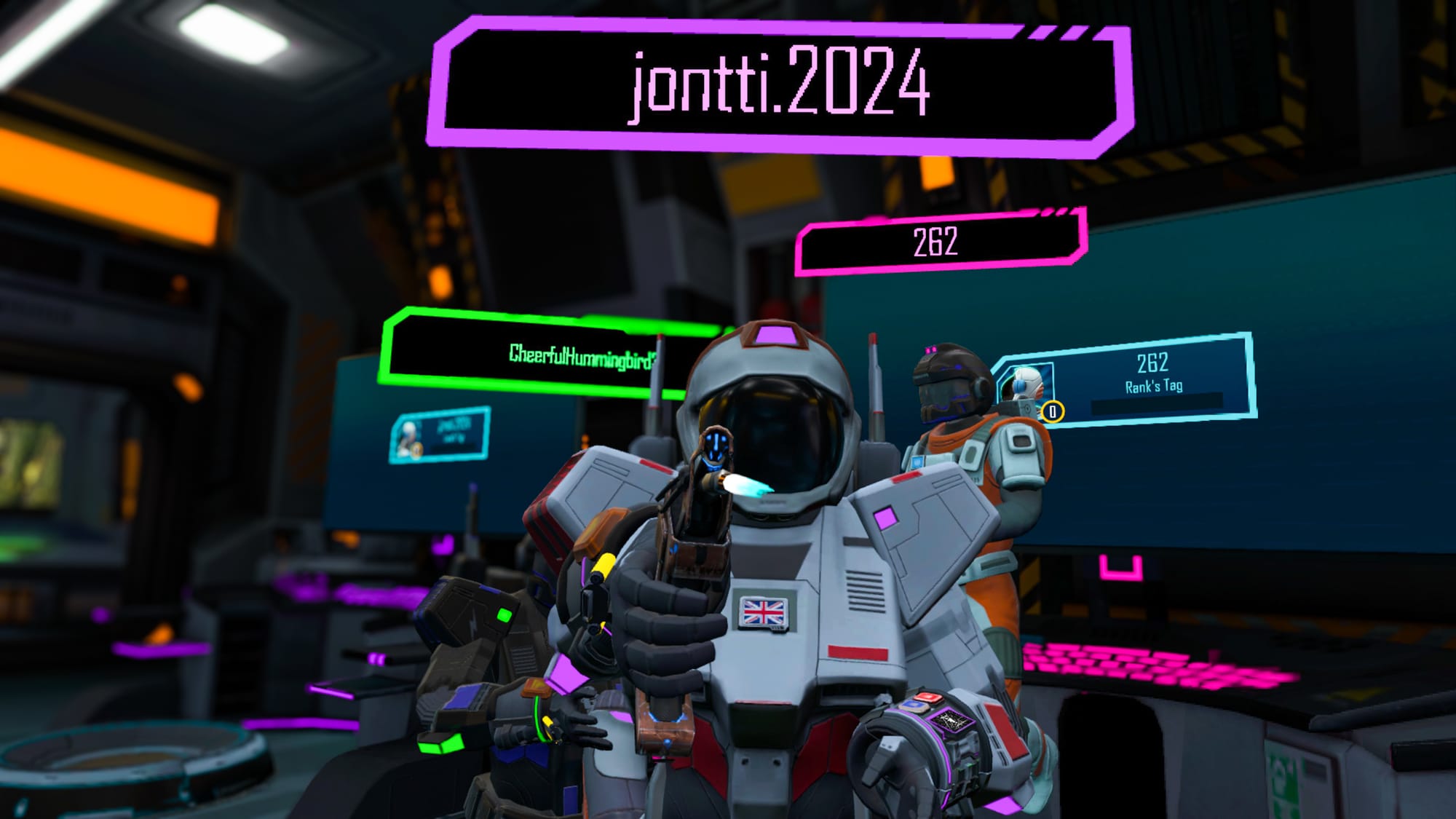Image resolution: width=1456 pixels, height=819 pixels.
Task: Select the pink 262 name tag
Action: pos(939,242)
